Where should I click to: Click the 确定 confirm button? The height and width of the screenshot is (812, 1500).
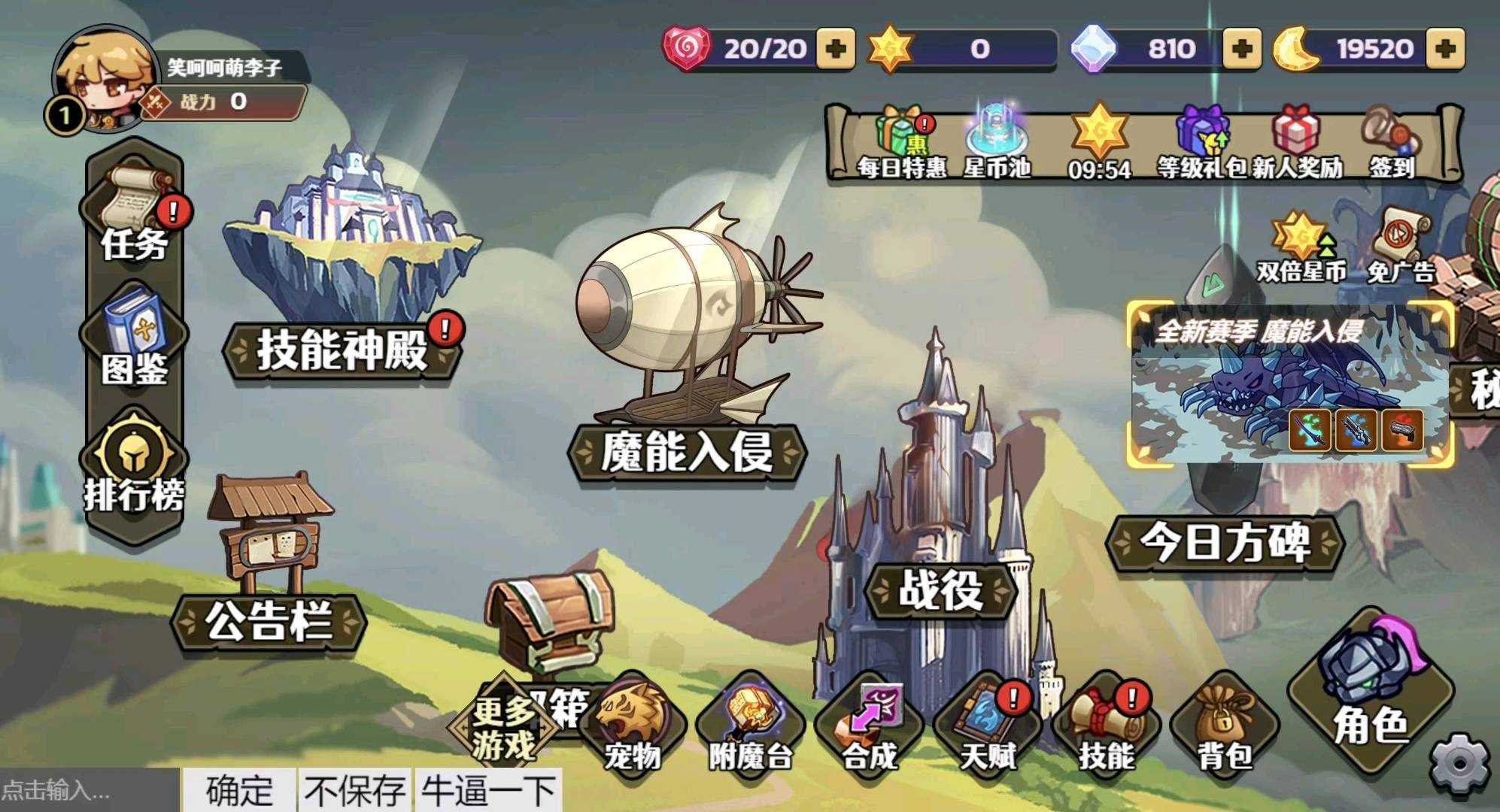(x=239, y=790)
